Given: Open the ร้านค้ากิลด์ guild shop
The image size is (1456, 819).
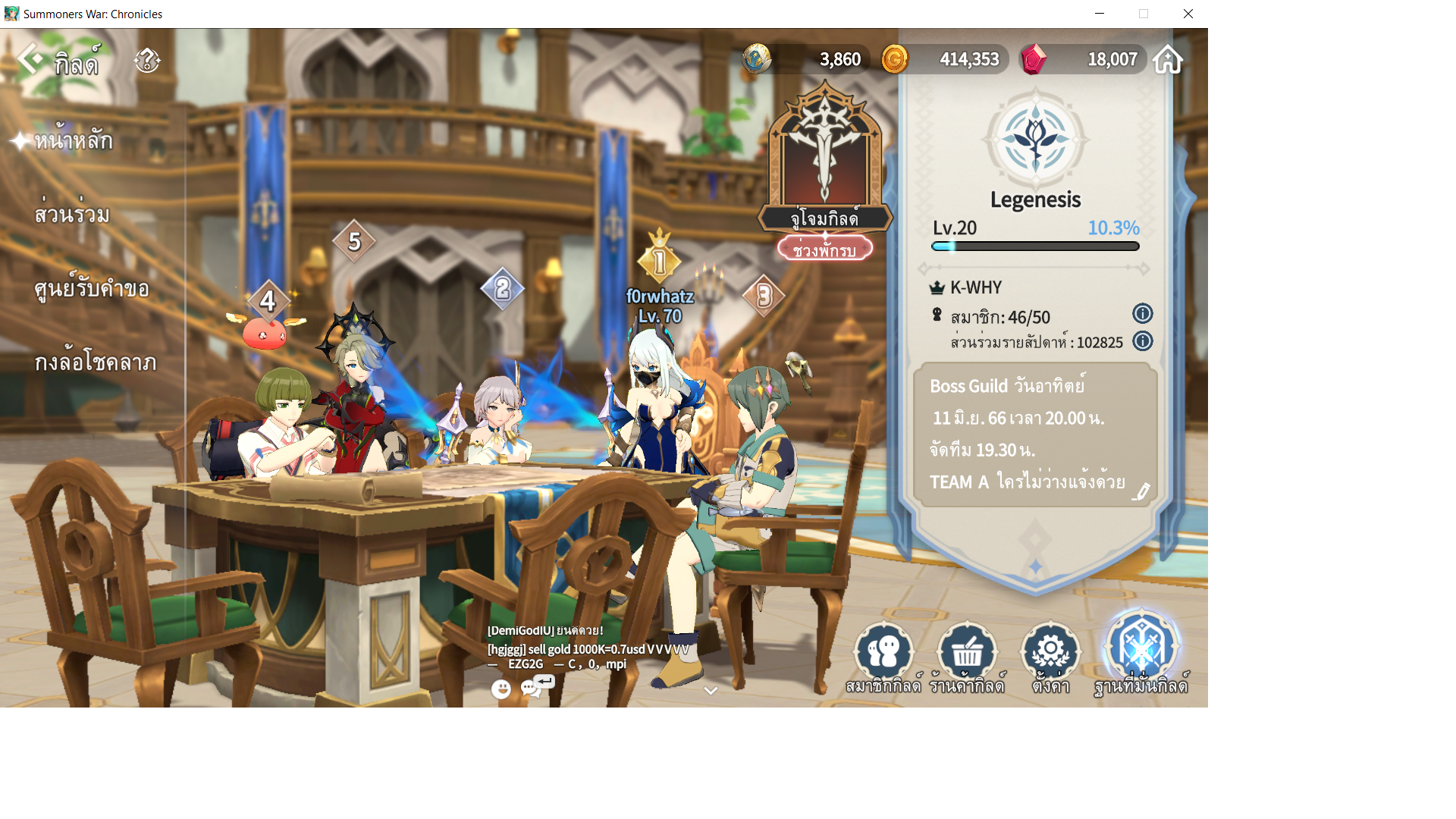Looking at the screenshot, I should click(x=967, y=657).
